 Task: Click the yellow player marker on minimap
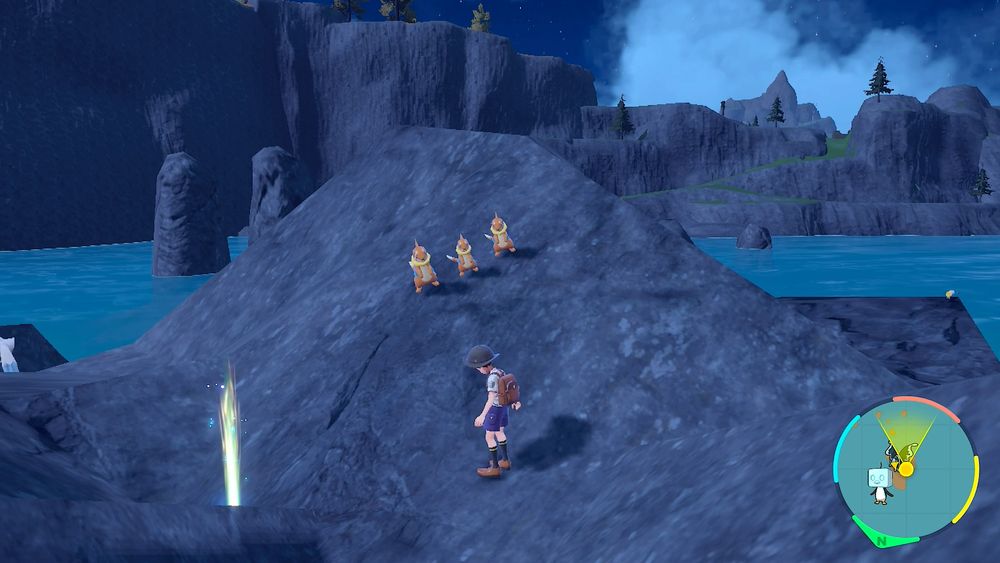(x=906, y=468)
